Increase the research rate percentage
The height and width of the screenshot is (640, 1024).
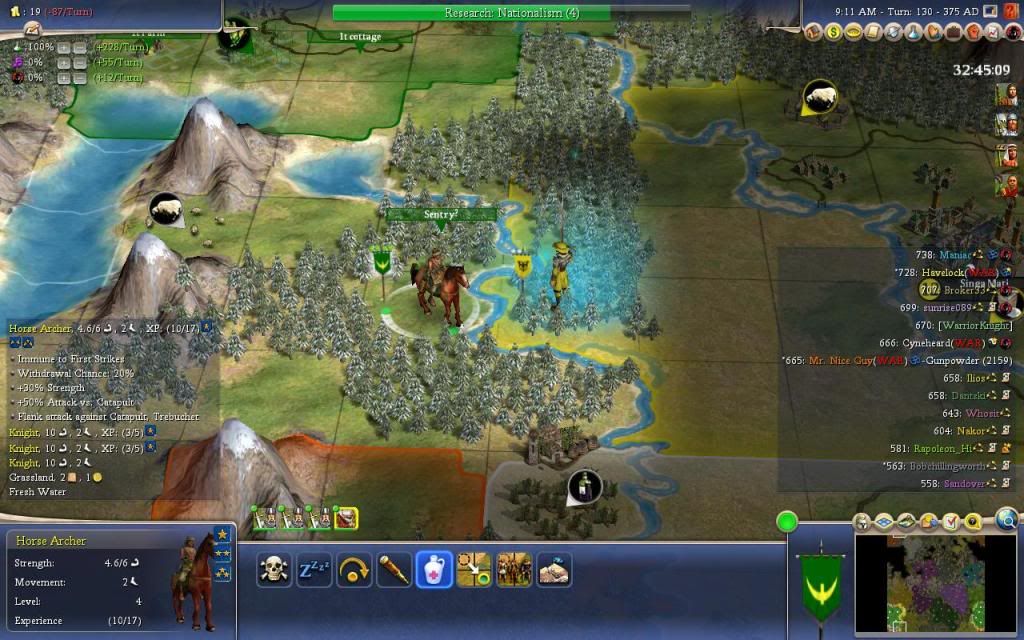pos(62,48)
